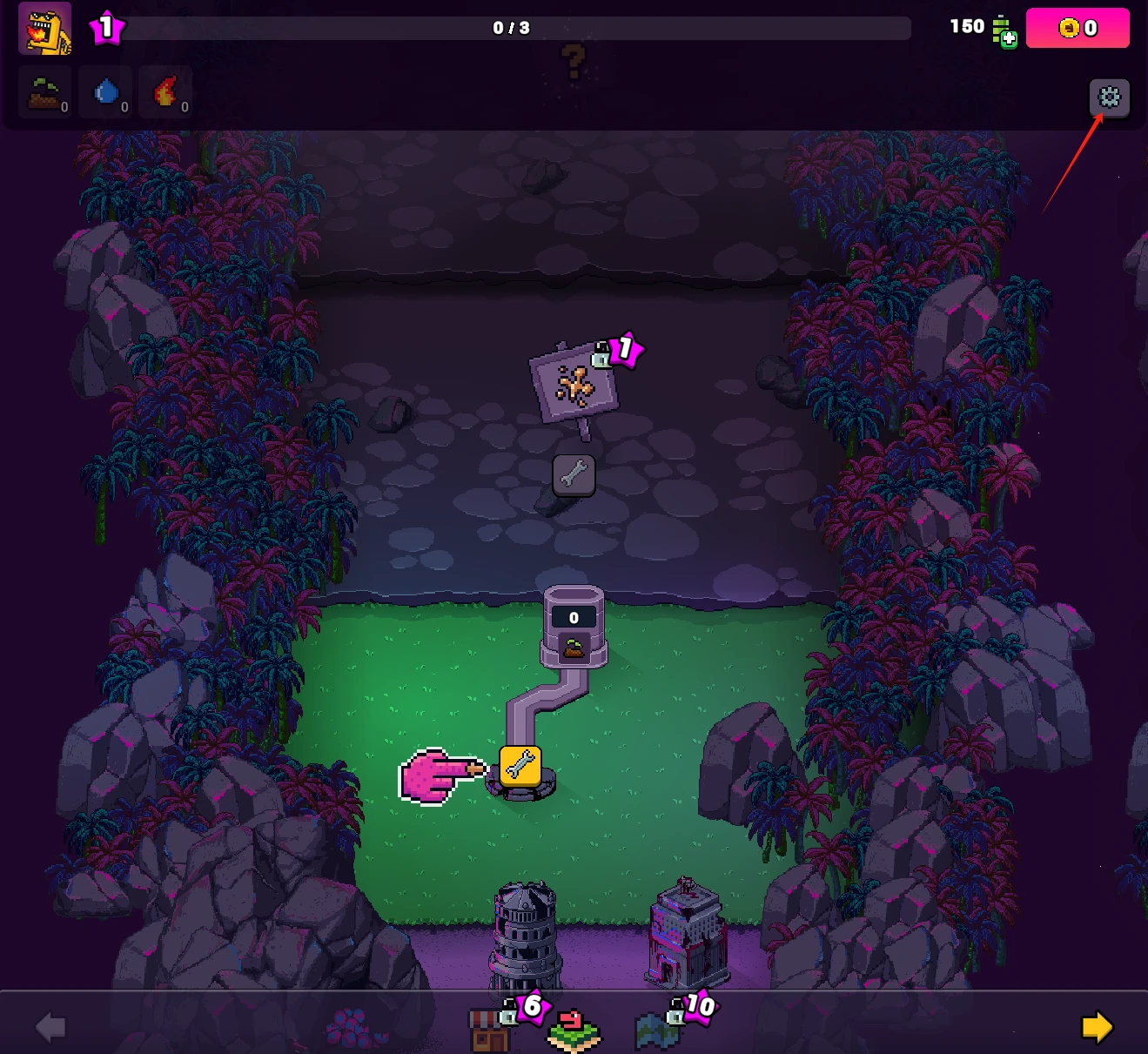1148x1054 pixels.
Task: Click the purple berries icon
Action: tap(352, 1028)
